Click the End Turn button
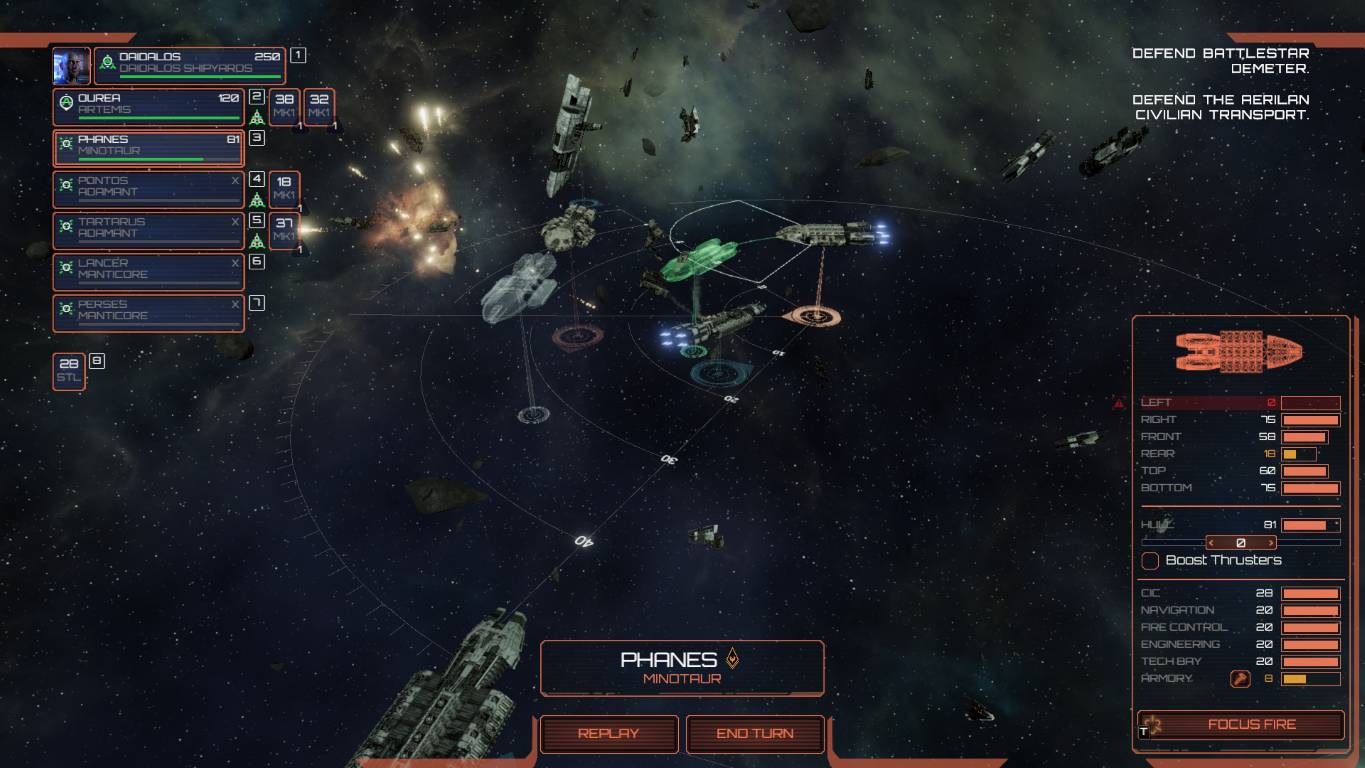 click(x=755, y=734)
